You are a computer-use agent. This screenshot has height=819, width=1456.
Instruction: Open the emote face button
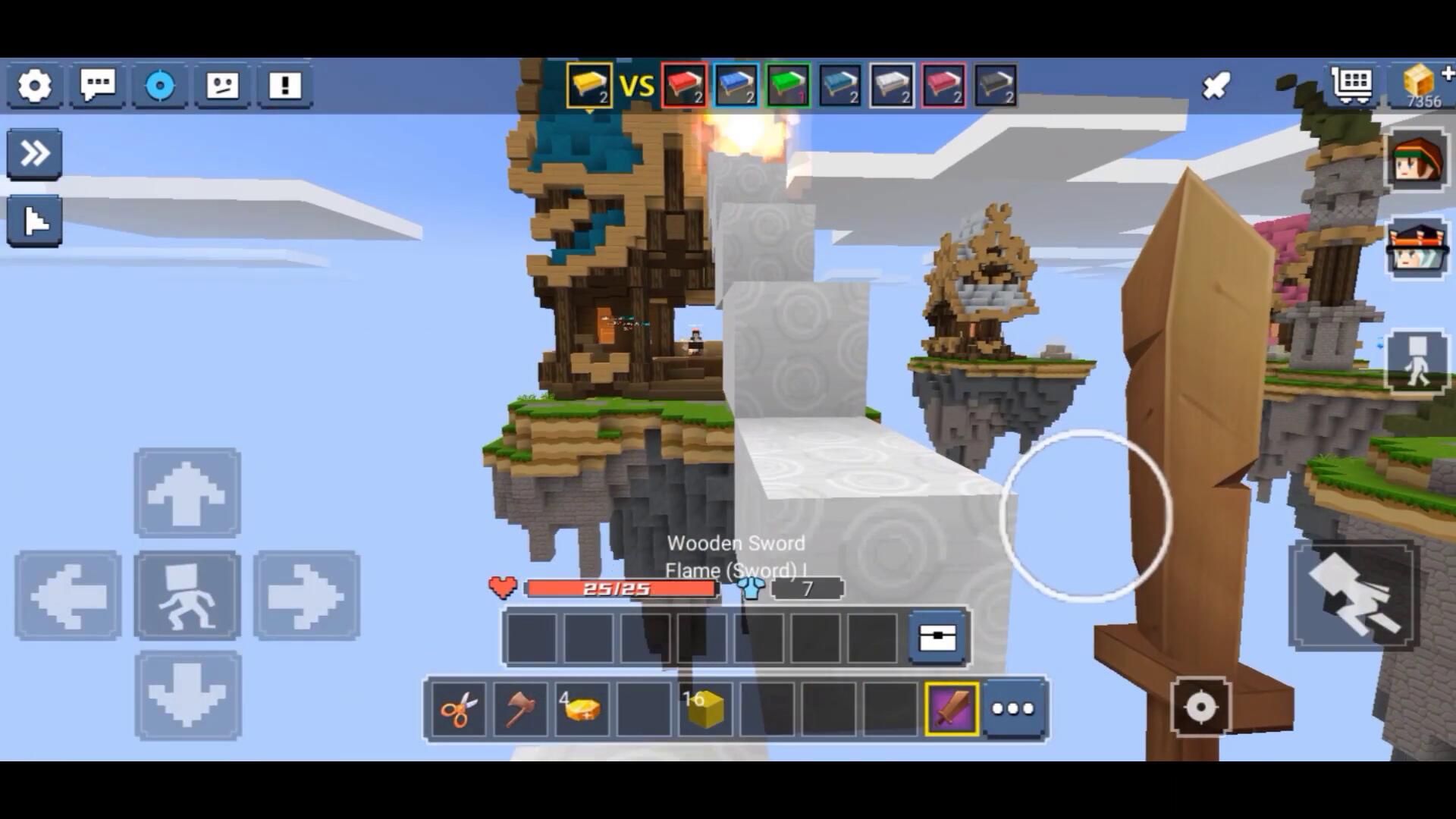[222, 86]
